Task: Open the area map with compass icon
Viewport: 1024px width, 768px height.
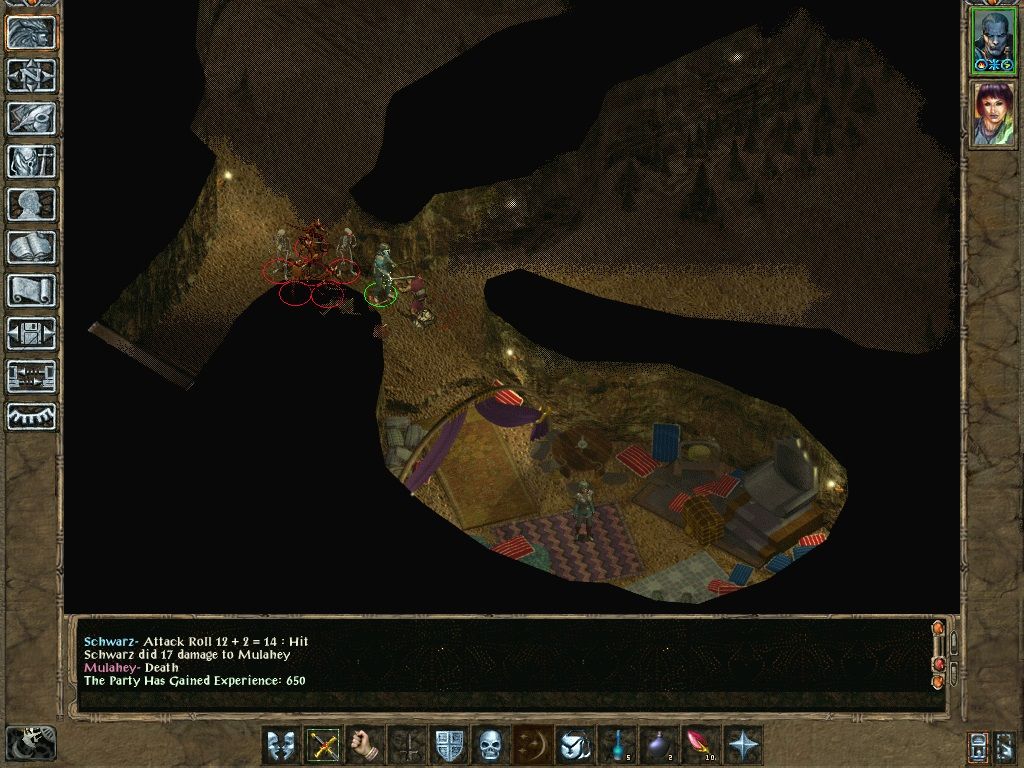Action: click(32, 75)
